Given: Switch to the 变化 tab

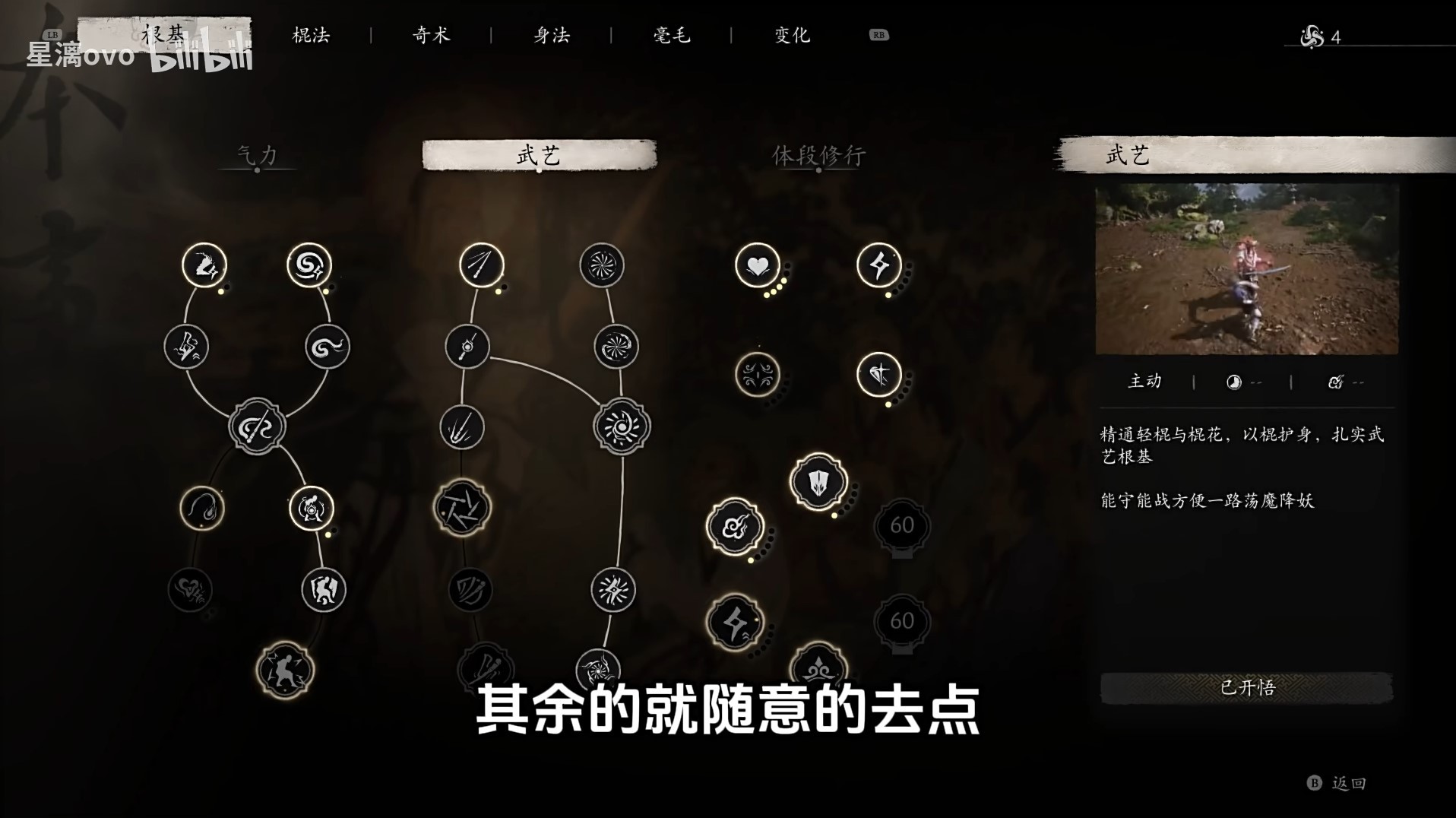Looking at the screenshot, I should pyautogui.click(x=792, y=34).
